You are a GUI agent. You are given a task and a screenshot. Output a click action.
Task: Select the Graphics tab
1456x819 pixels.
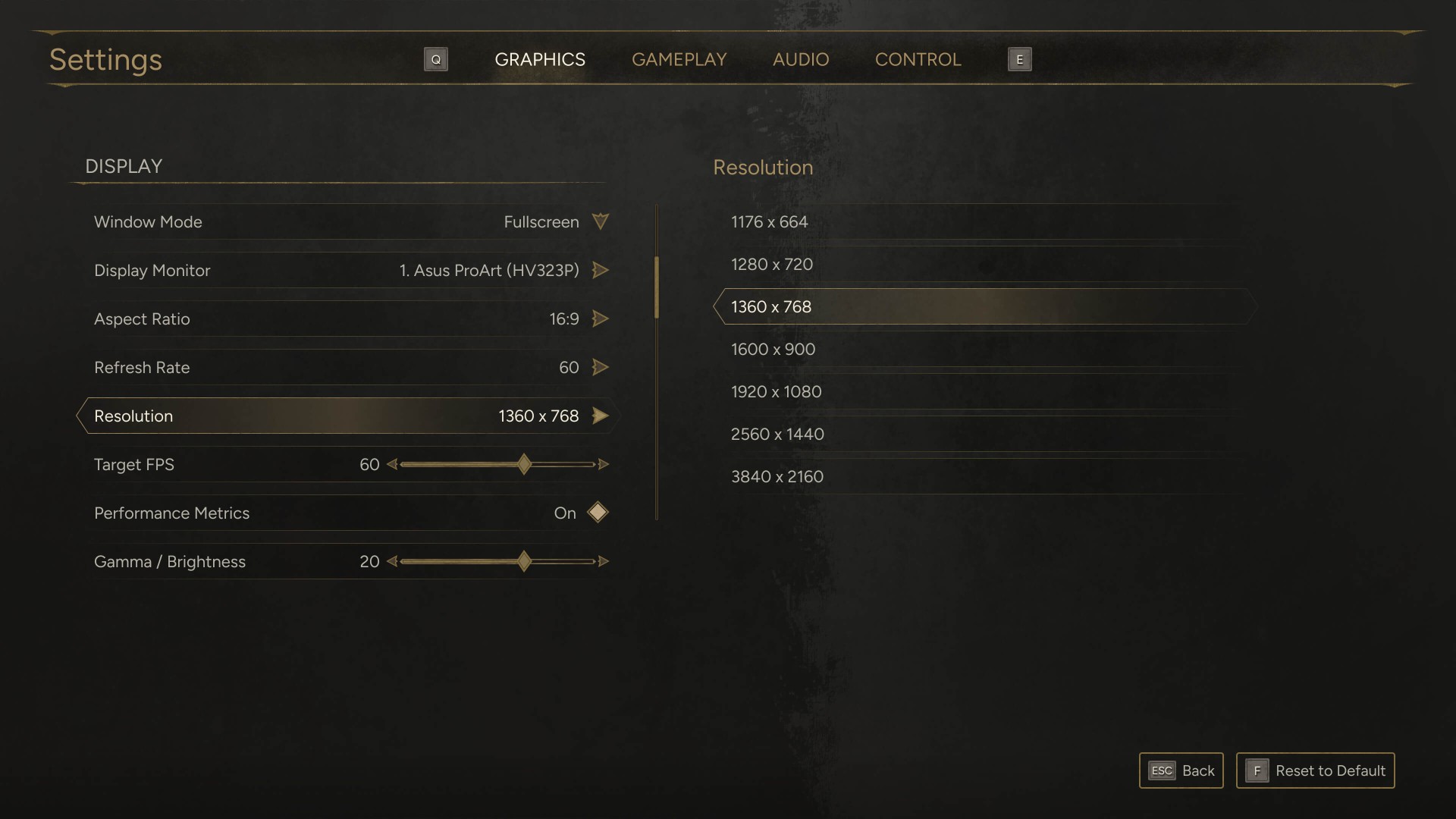click(539, 59)
